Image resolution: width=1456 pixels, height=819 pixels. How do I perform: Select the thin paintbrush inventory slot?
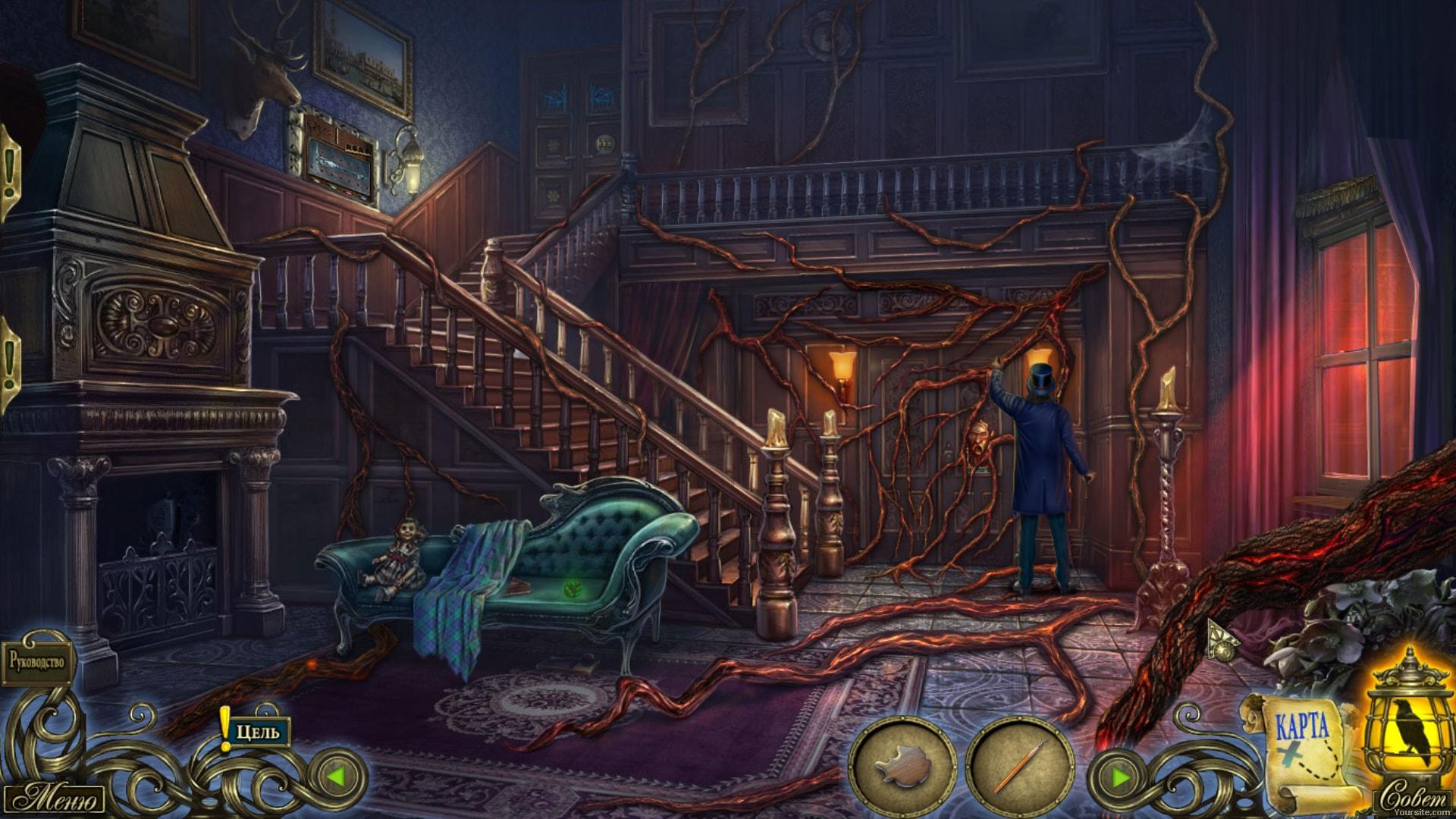click(1019, 767)
